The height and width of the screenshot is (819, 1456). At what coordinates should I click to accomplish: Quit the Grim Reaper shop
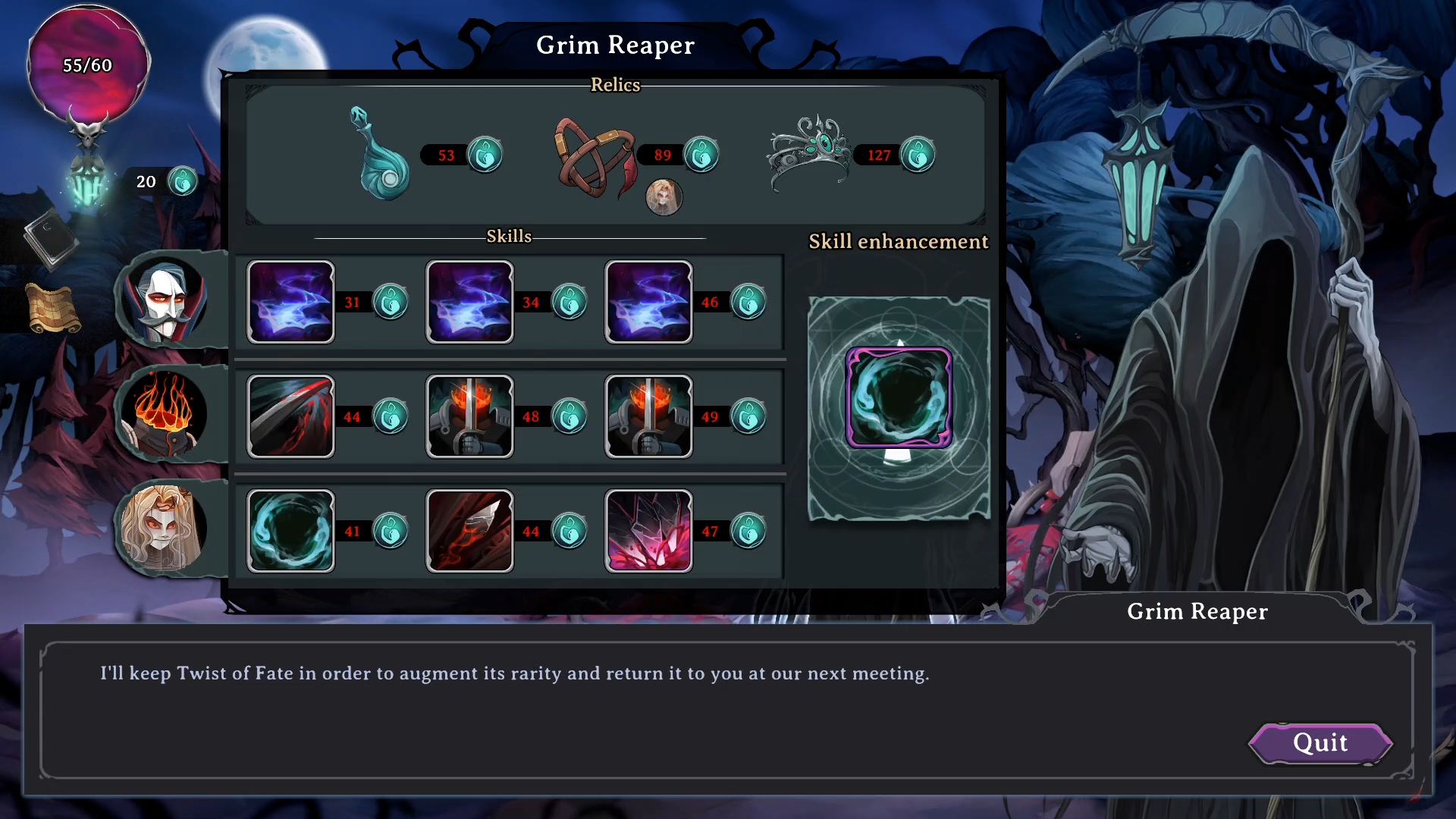[1320, 743]
